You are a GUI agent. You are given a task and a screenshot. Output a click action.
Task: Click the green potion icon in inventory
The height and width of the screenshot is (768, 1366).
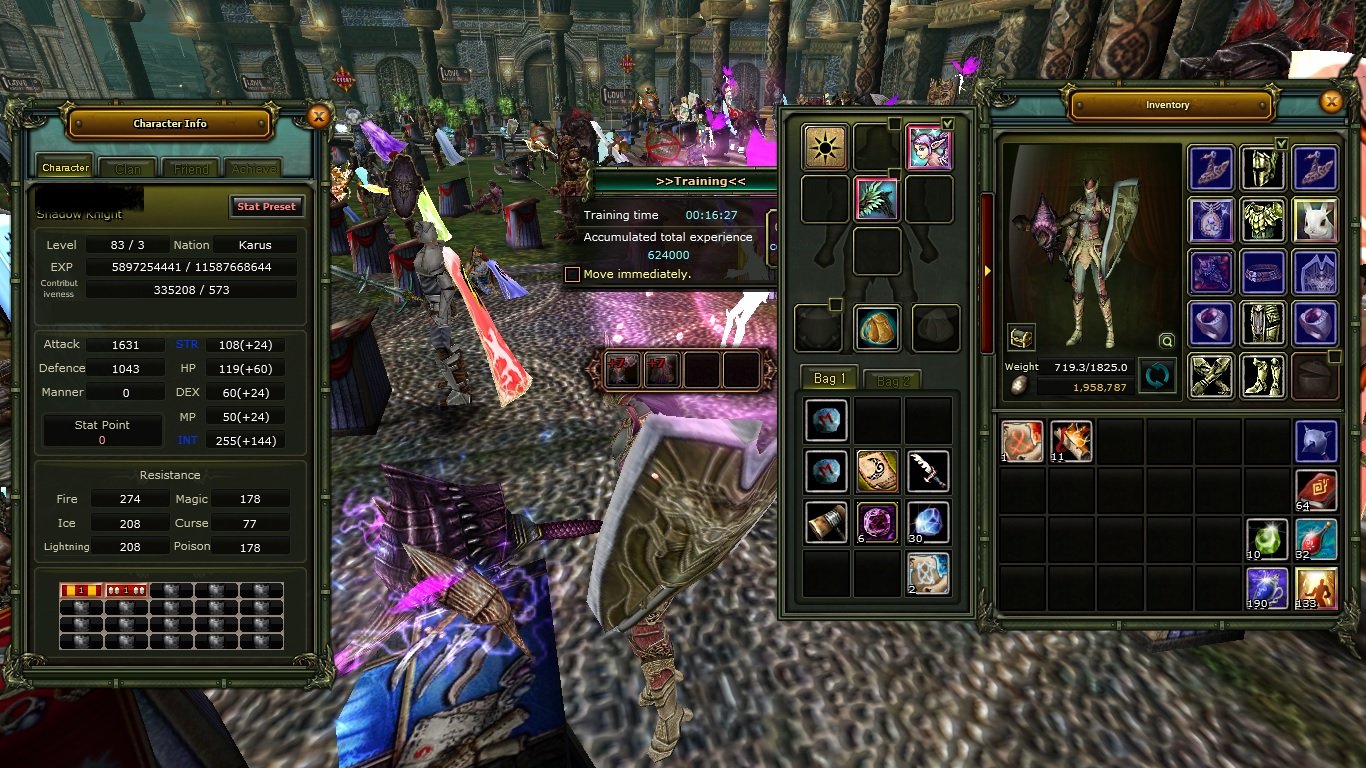tap(1266, 538)
